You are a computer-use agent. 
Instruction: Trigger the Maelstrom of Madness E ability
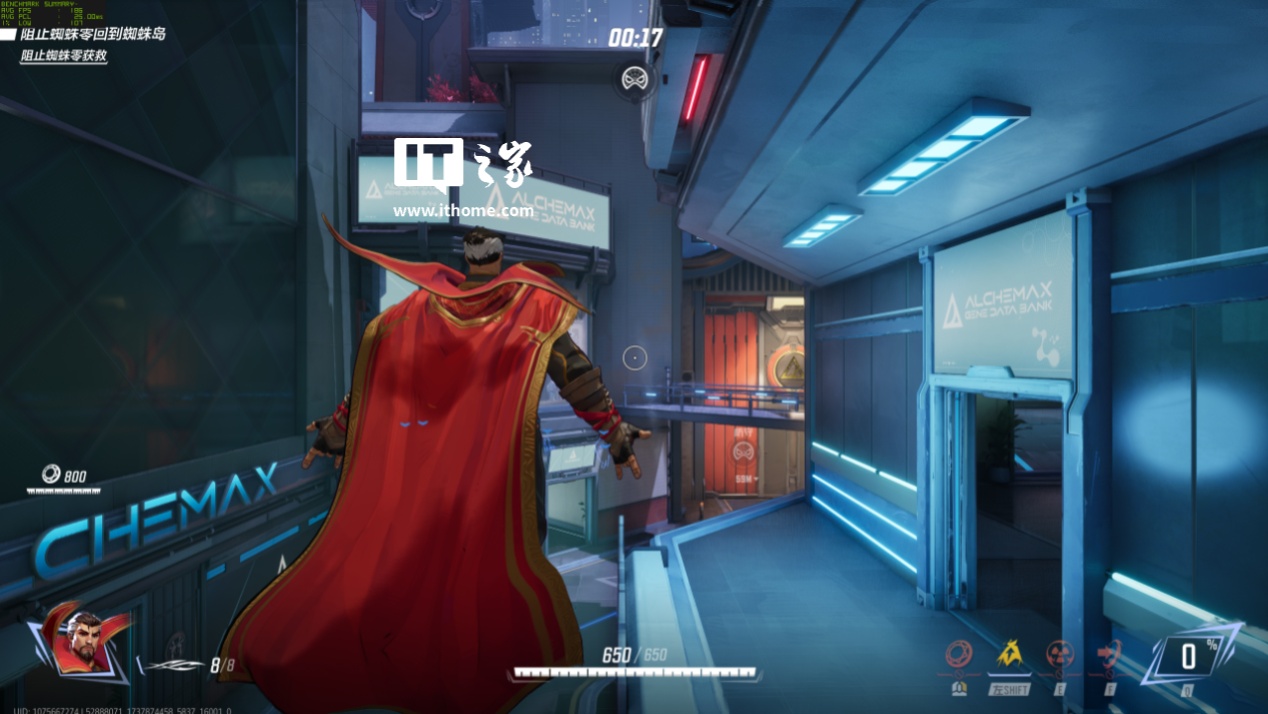(1060, 655)
